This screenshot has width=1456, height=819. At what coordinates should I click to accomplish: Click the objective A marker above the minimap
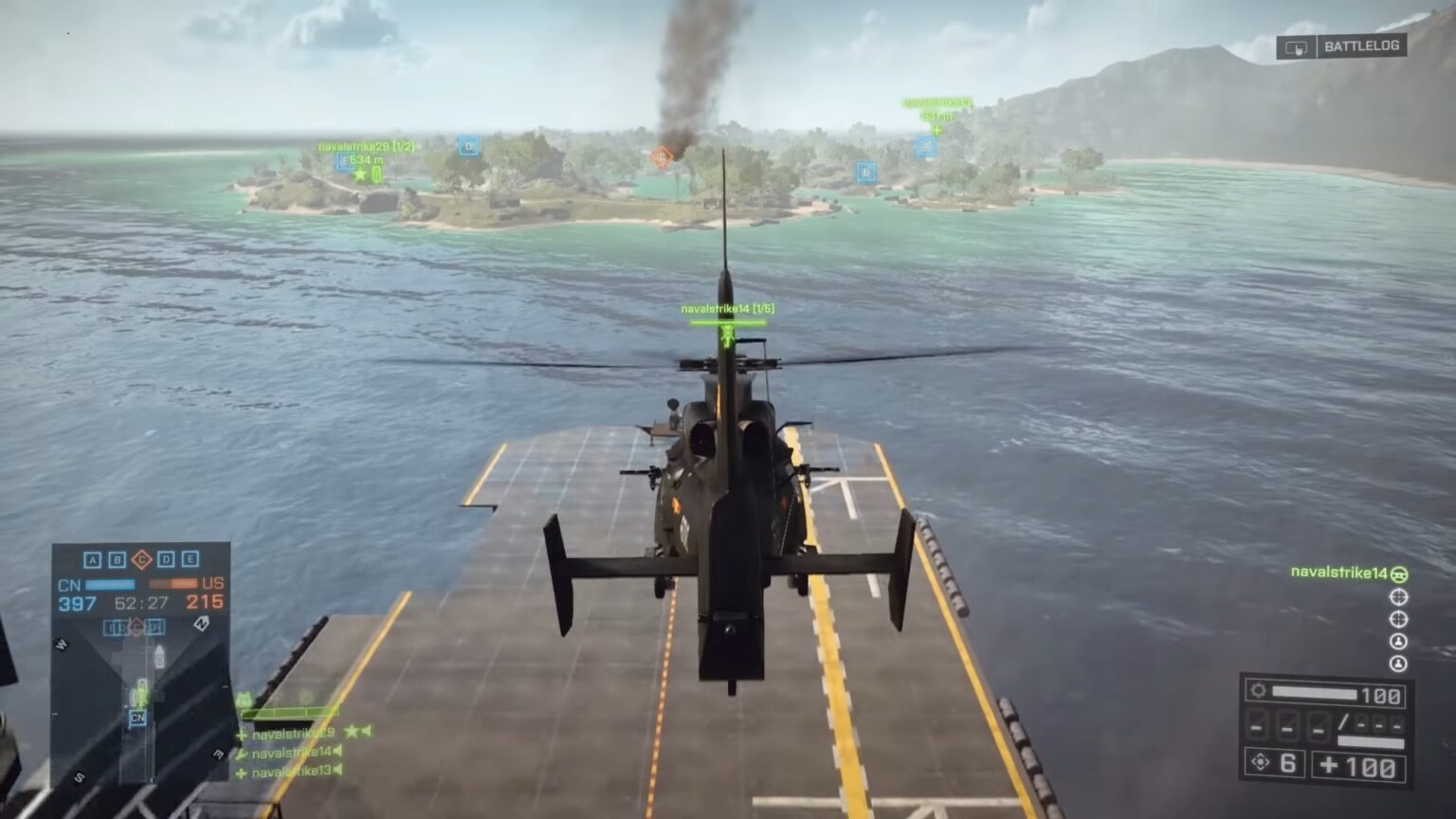(x=92, y=559)
